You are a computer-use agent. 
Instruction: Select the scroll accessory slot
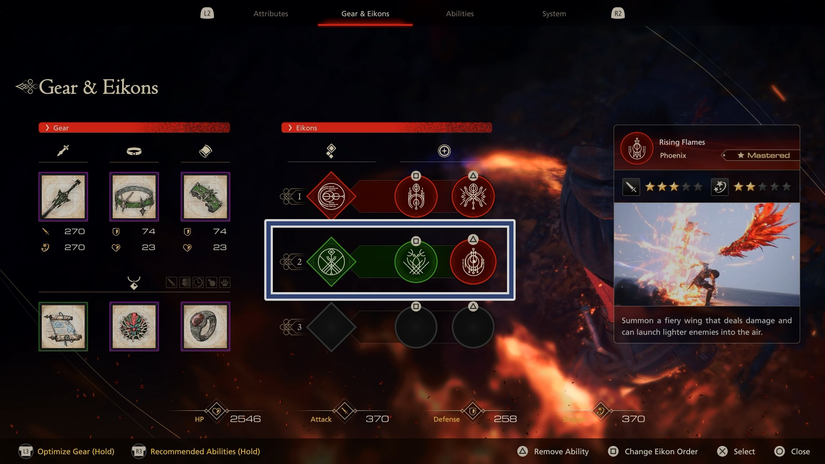click(x=63, y=326)
